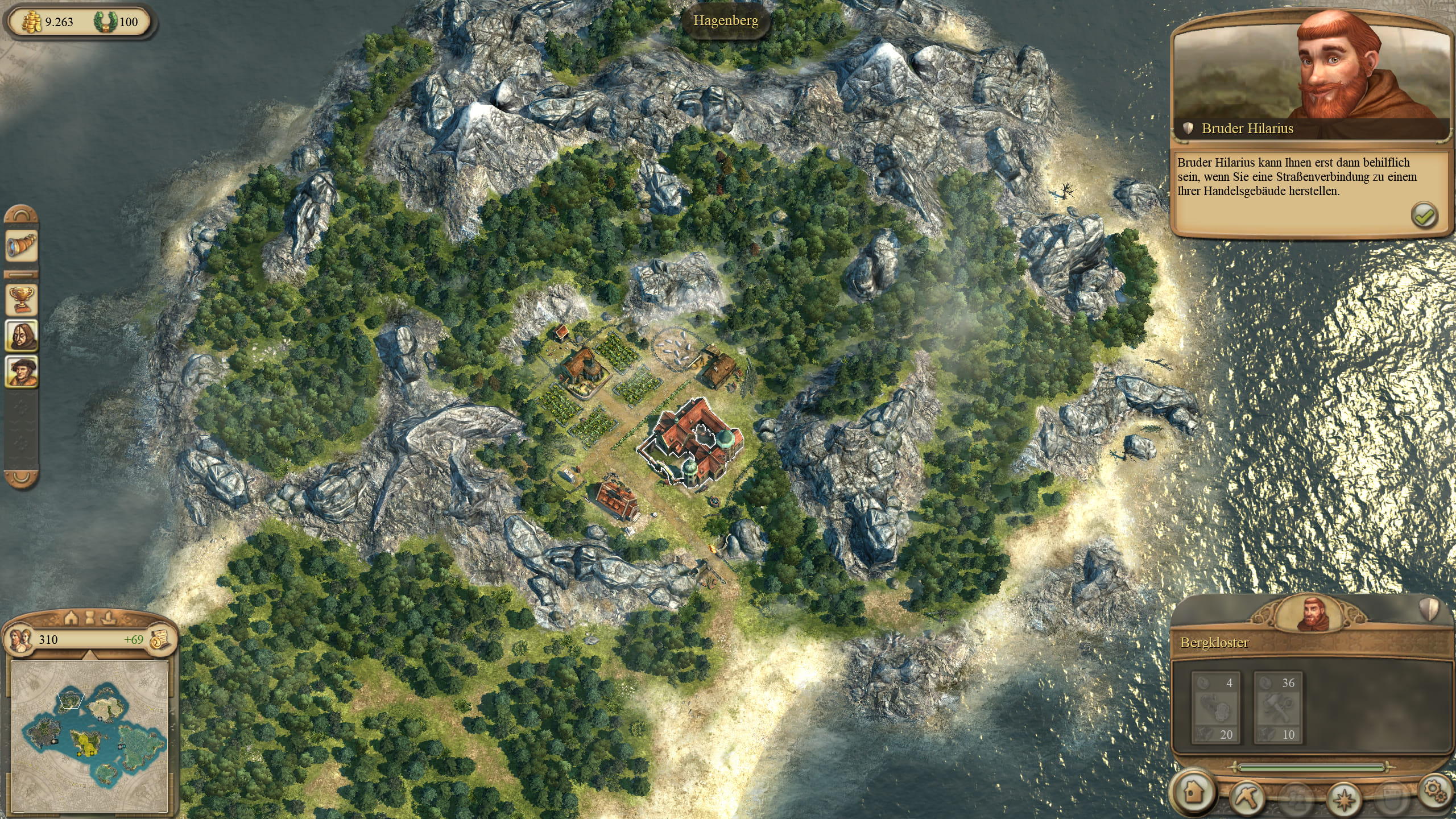Switch to the hourglass tab above minimap

coord(90,617)
